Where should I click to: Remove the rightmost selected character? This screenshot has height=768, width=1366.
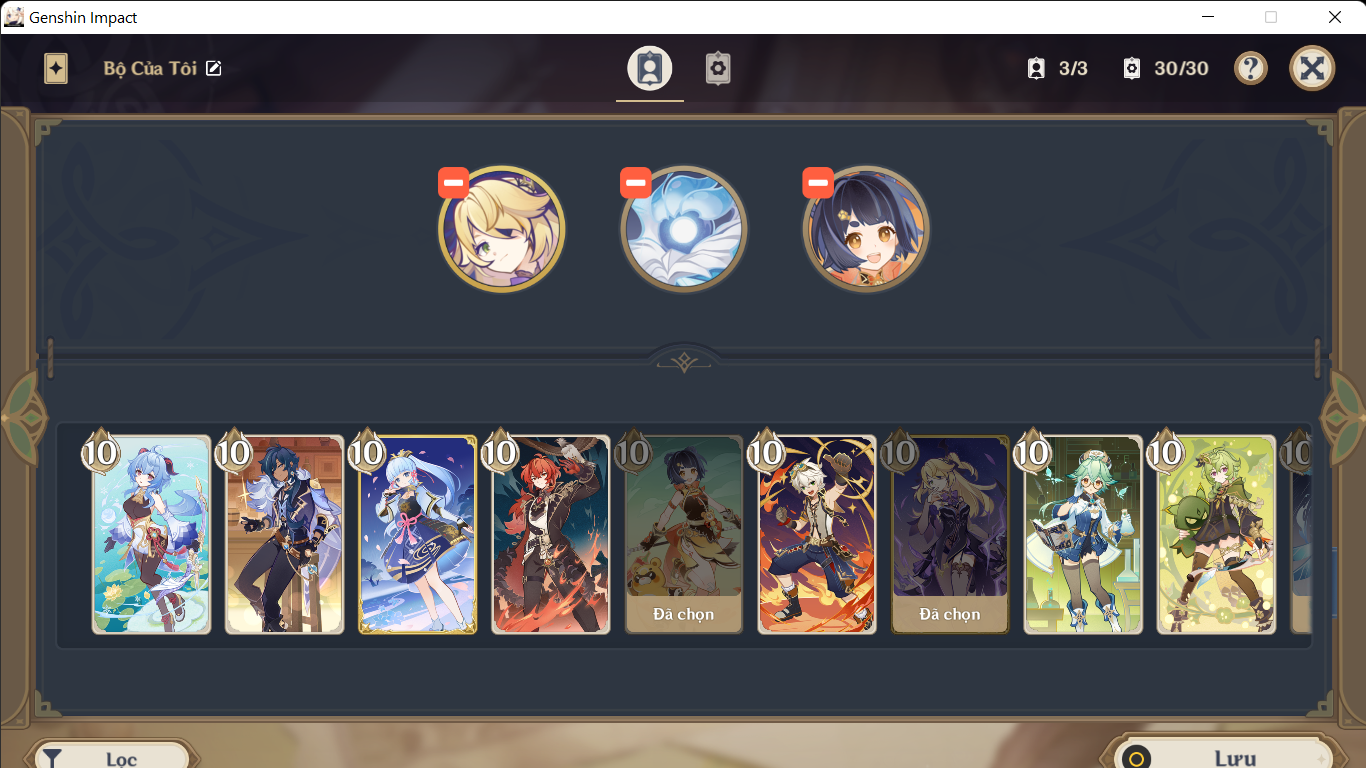coord(818,182)
